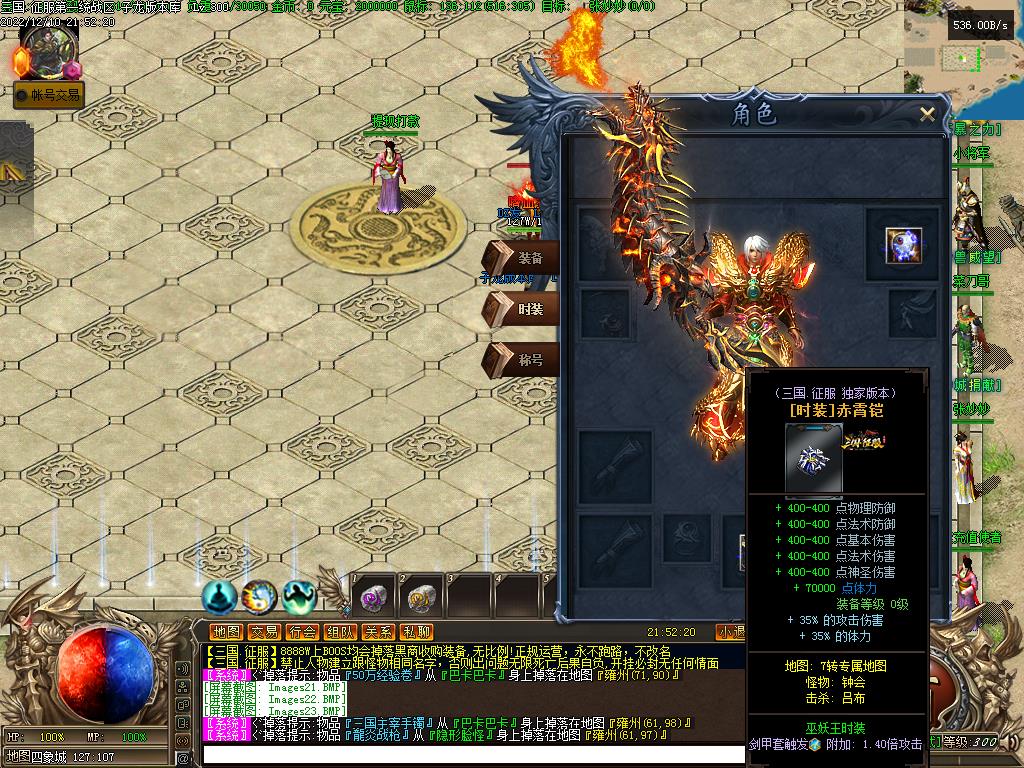Open the 关系 relations panel

click(x=378, y=632)
